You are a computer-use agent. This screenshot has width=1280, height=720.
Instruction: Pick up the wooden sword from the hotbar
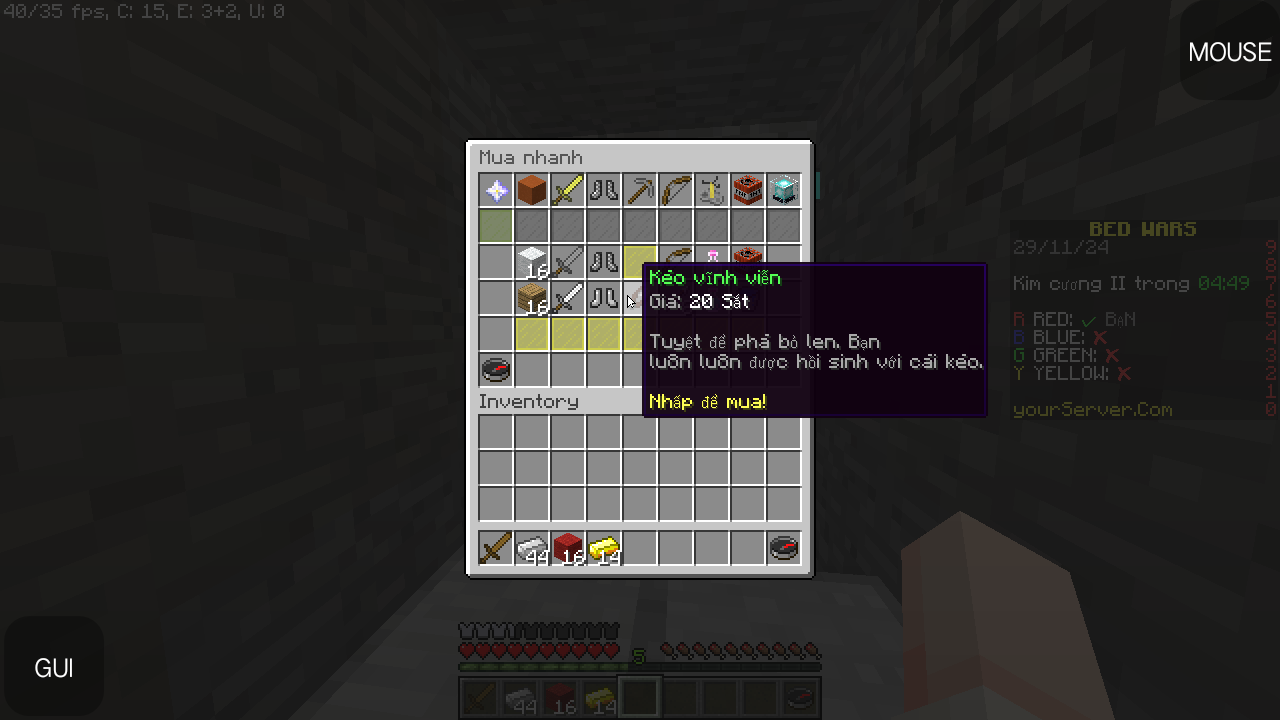(496, 547)
